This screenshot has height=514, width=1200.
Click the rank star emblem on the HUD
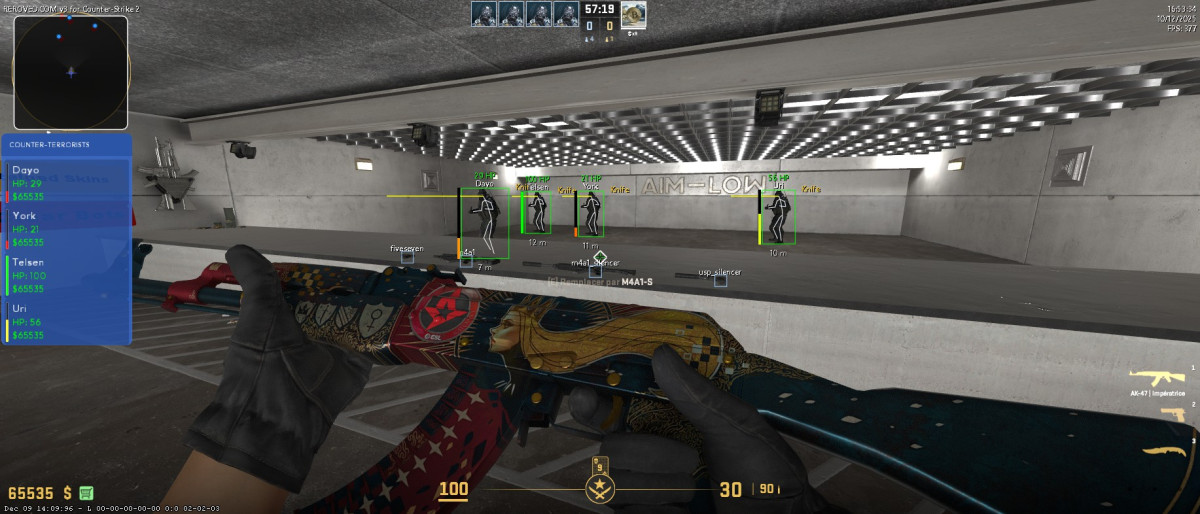tap(600, 488)
